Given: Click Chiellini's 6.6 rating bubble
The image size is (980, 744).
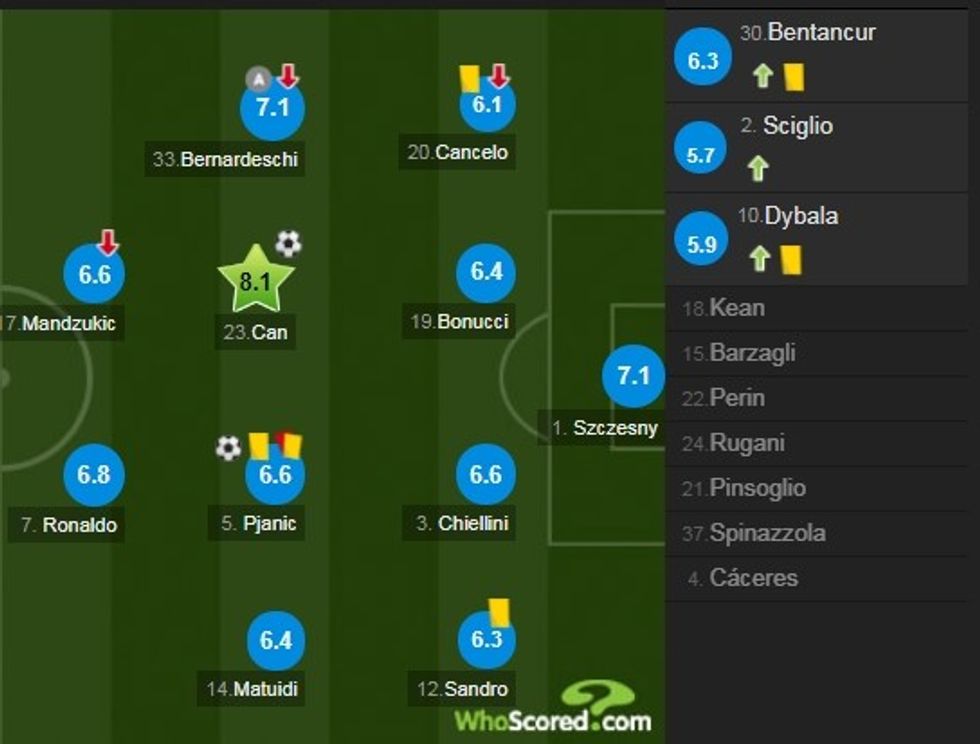Looking at the screenshot, I should [486, 474].
